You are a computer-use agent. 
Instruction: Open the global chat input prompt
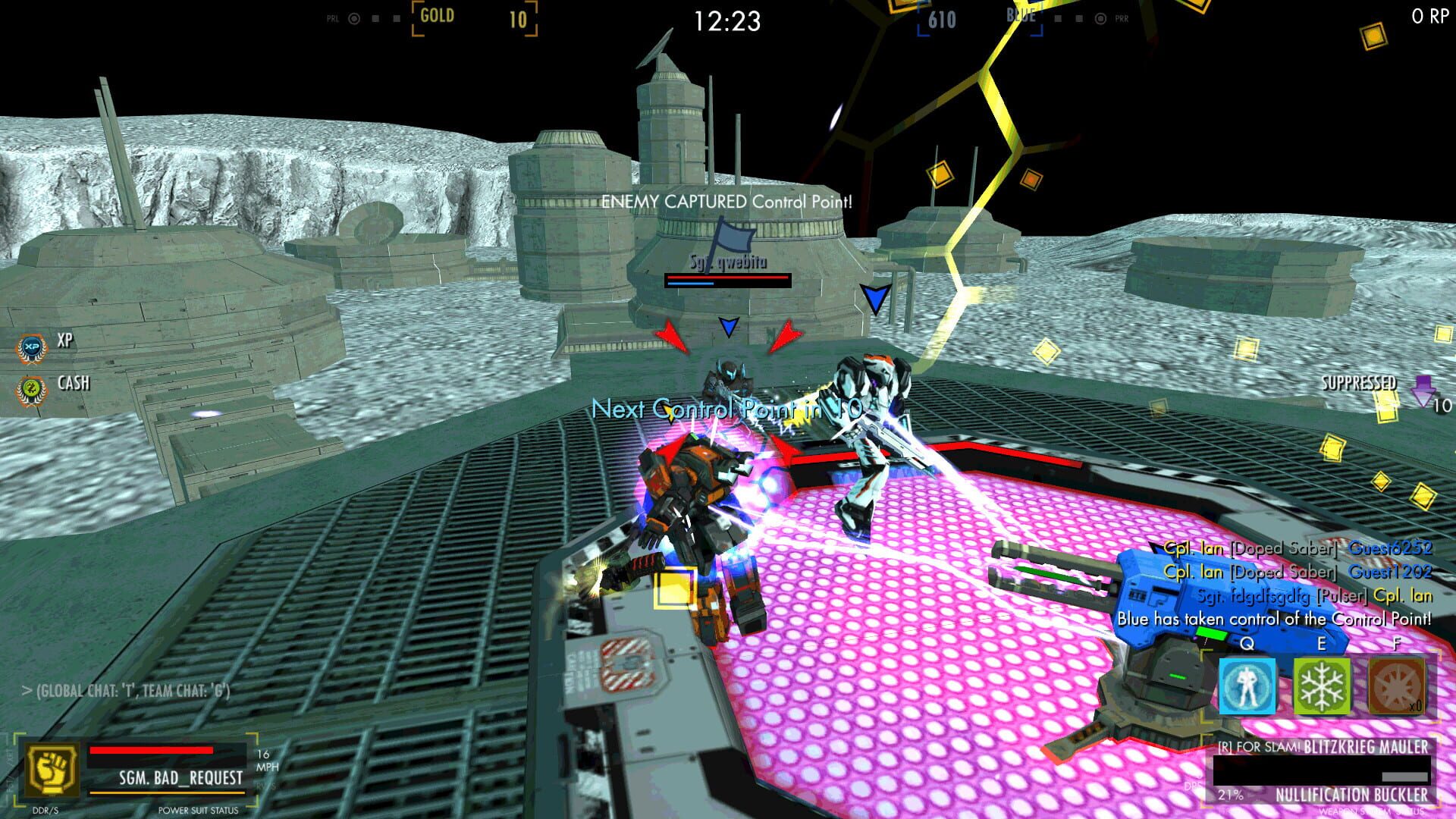click(125, 692)
